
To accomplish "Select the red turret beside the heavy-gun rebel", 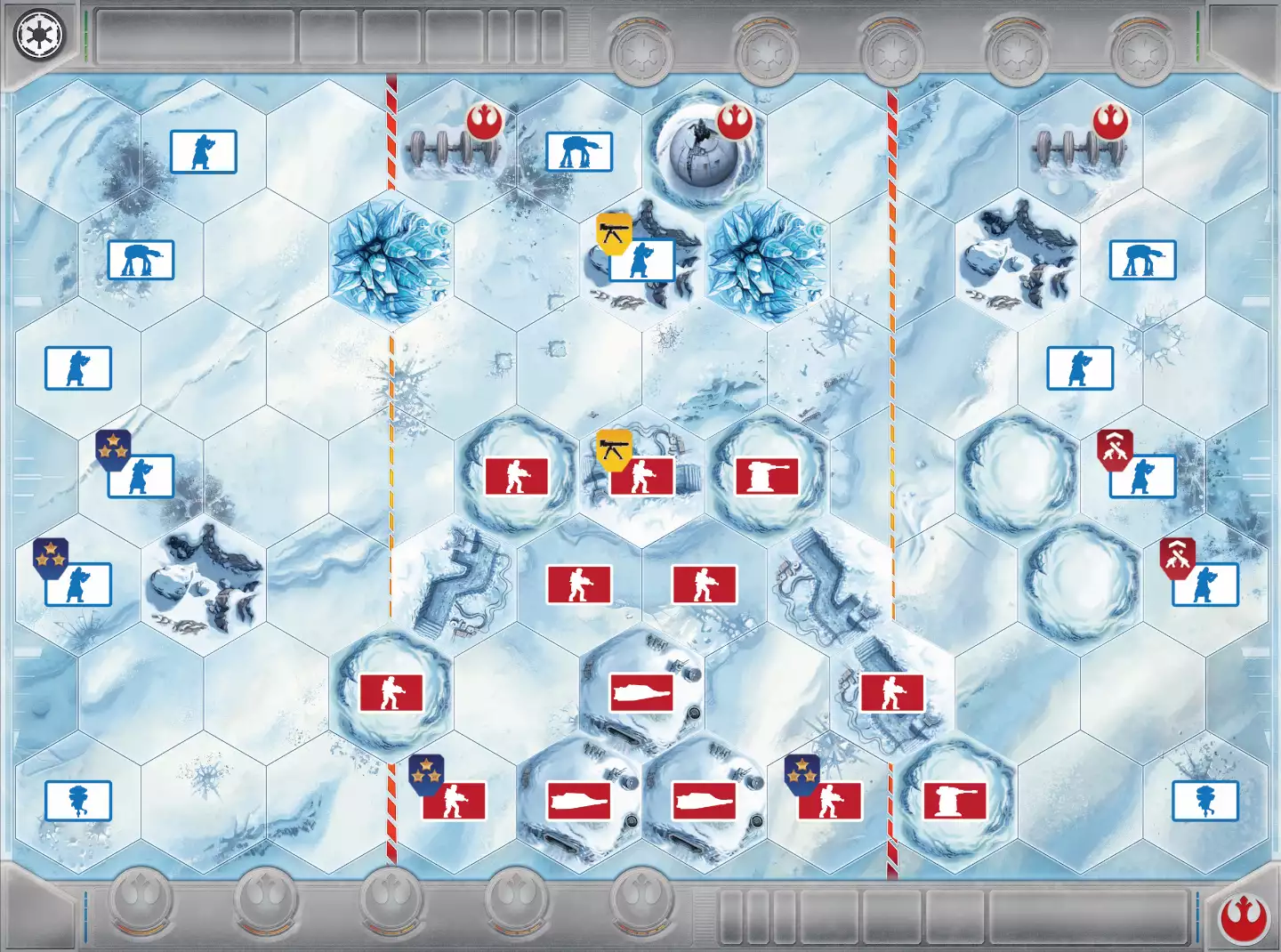I will pos(767,476).
